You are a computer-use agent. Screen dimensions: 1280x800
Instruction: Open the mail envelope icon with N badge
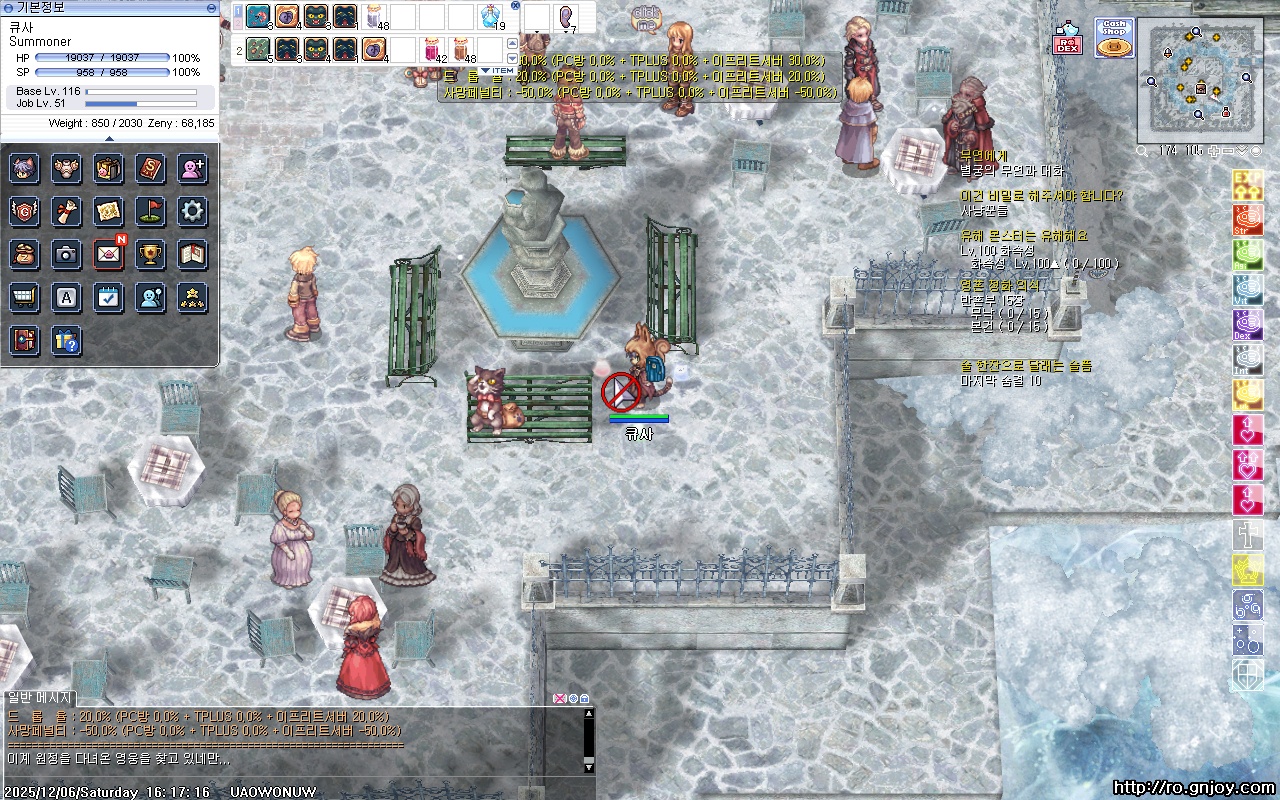click(x=109, y=254)
